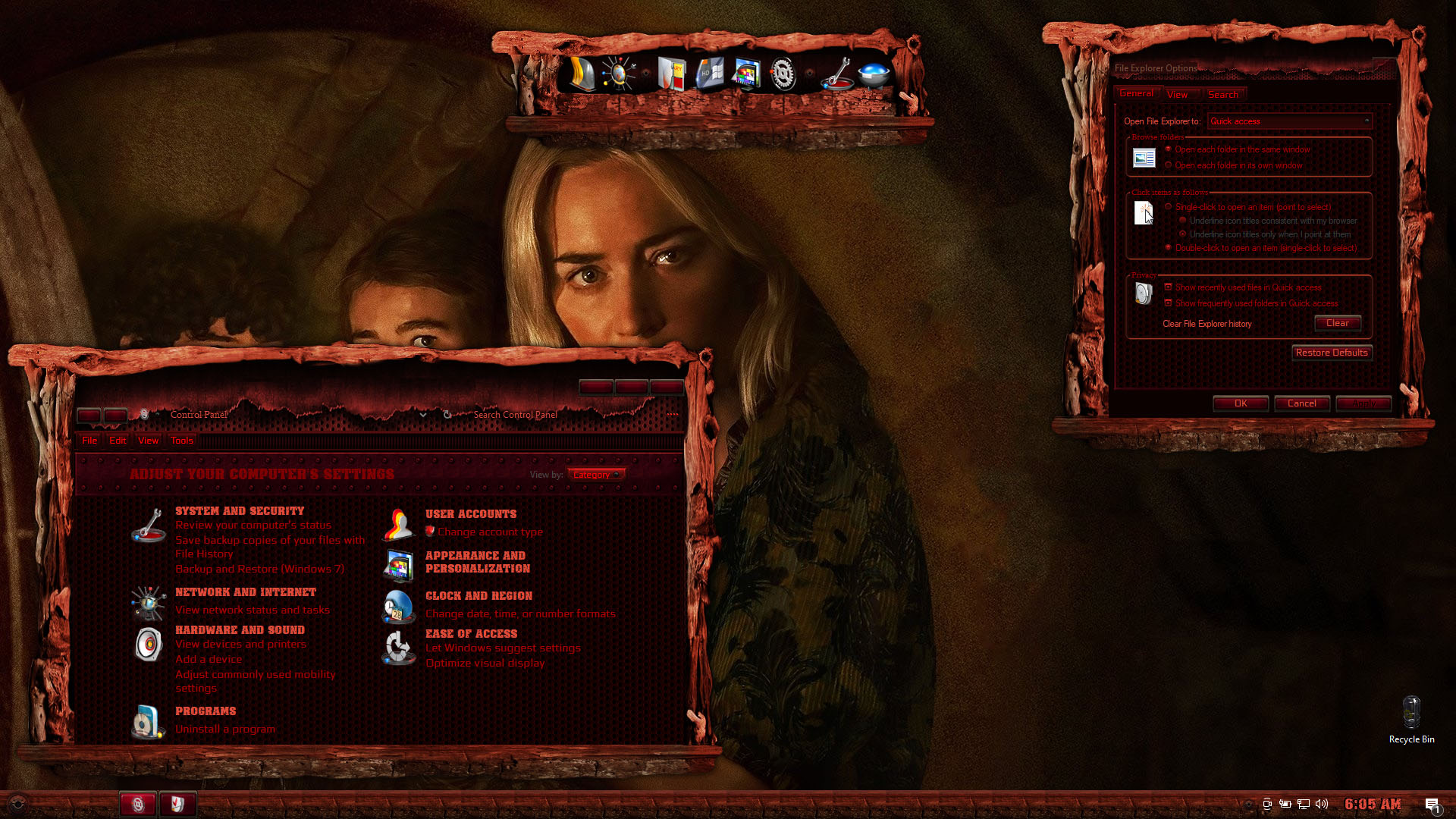The width and height of the screenshot is (1456, 819).
Task: Open Ease of Access category
Action: 471,634
